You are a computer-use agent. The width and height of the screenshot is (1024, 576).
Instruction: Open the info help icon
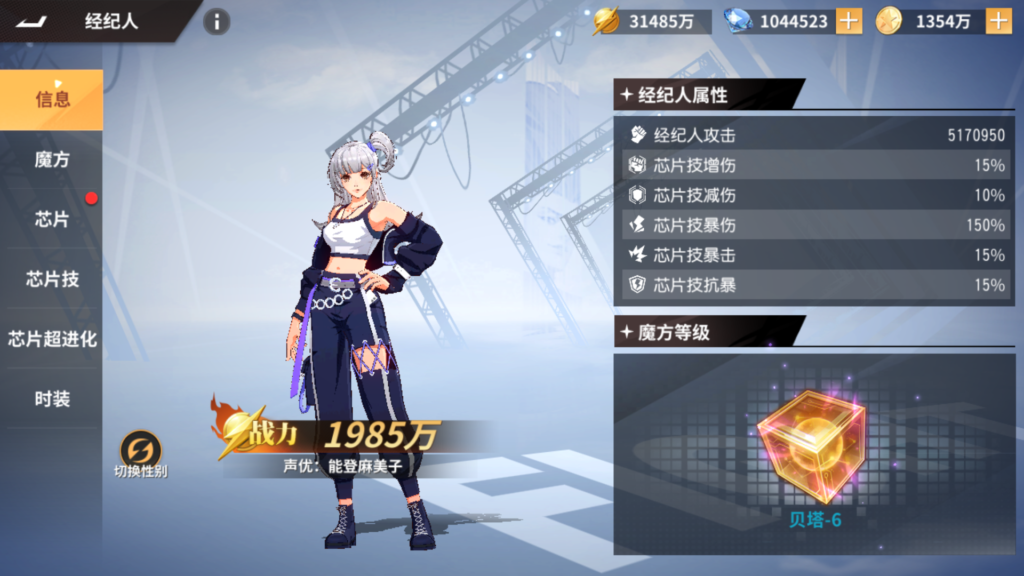216,21
